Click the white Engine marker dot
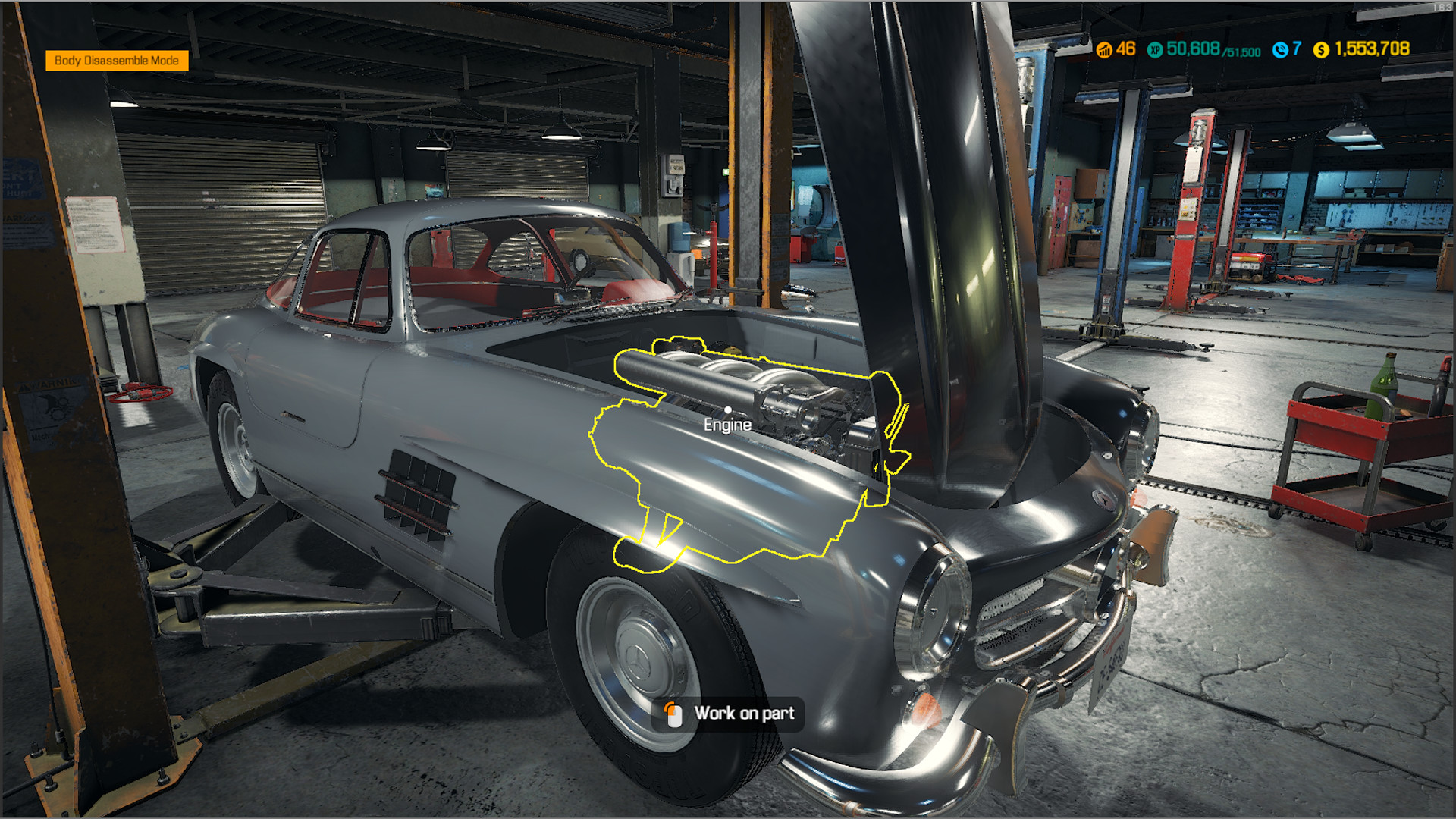Screen dimensions: 1456x819 730,410
